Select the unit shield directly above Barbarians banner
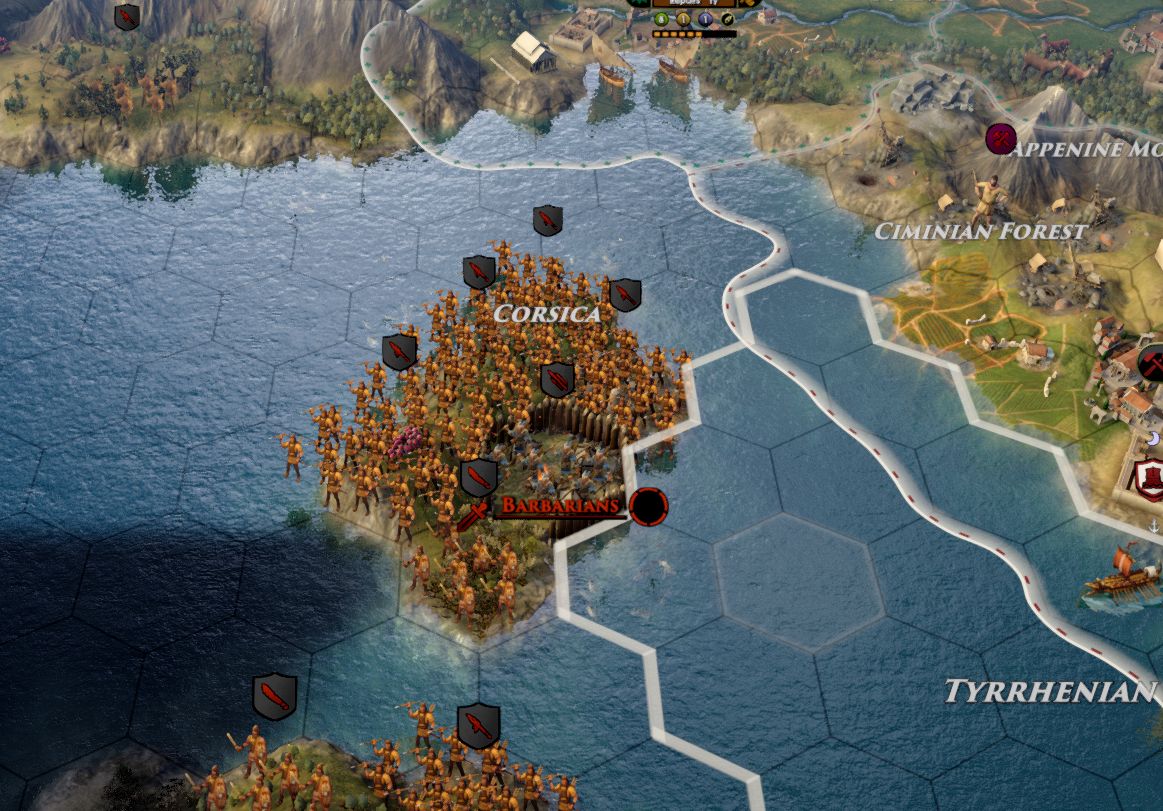This screenshot has height=811, width=1163. click(x=479, y=478)
